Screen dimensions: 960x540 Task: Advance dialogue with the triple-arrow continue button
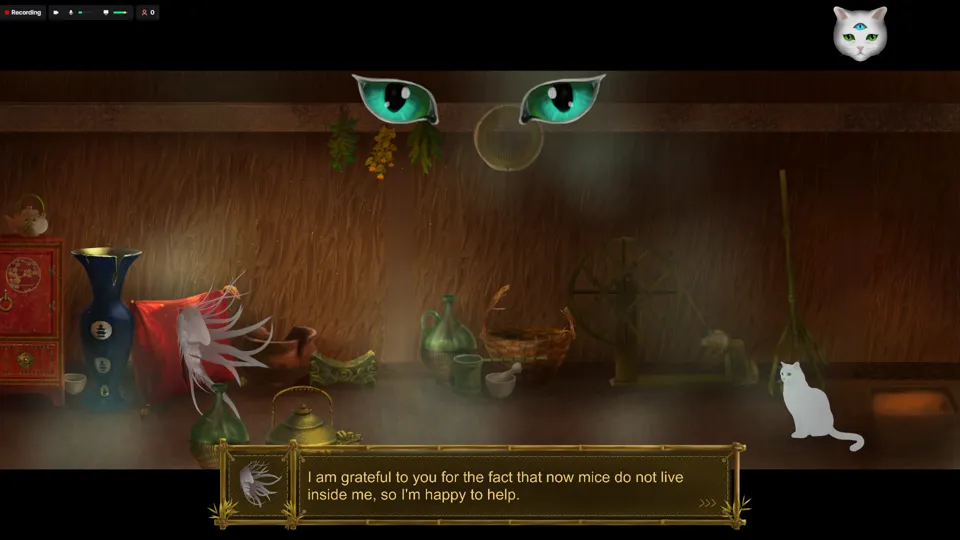tap(707, 503)
